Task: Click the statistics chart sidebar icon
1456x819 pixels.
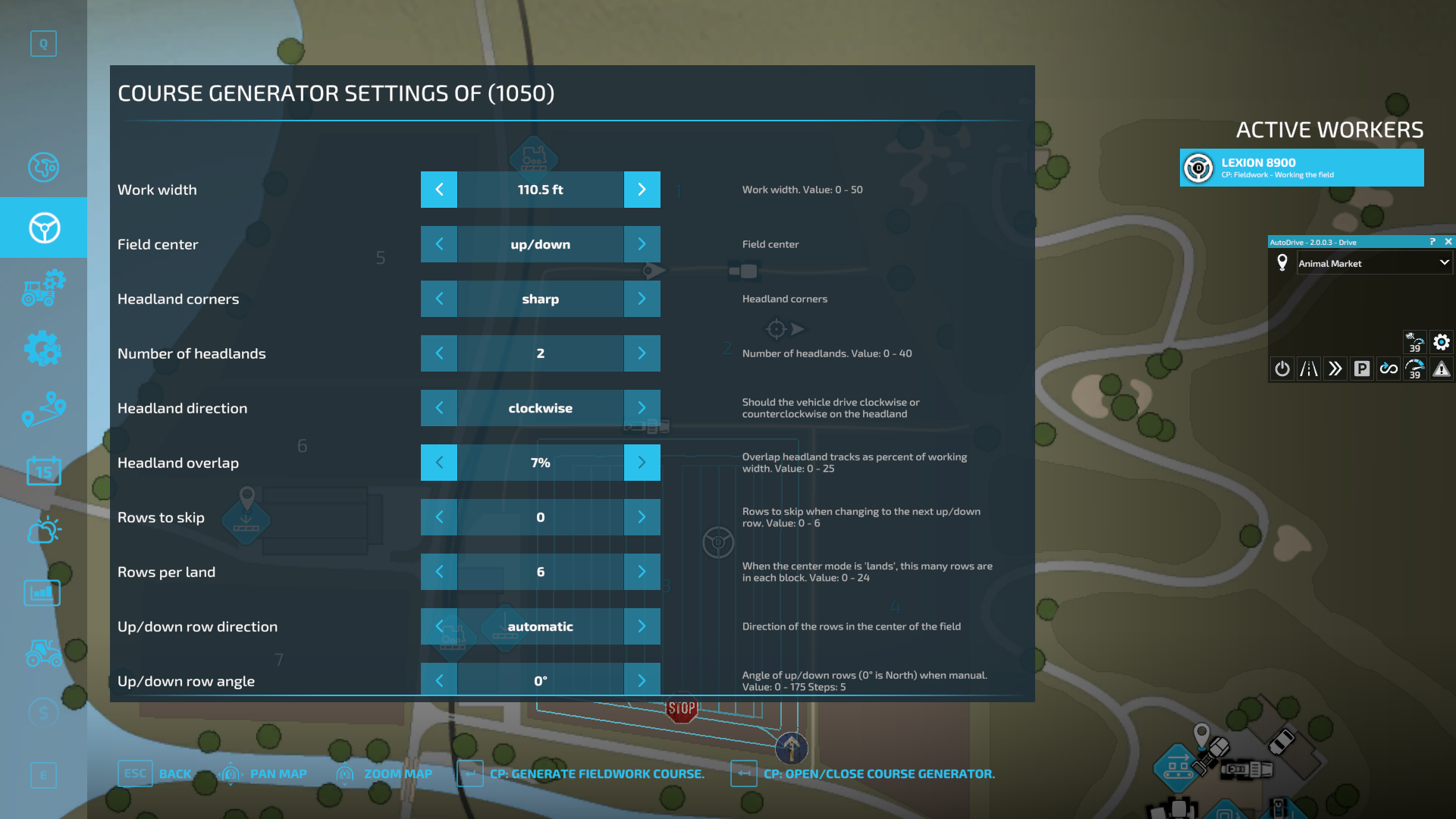Action: pos(43,592)
